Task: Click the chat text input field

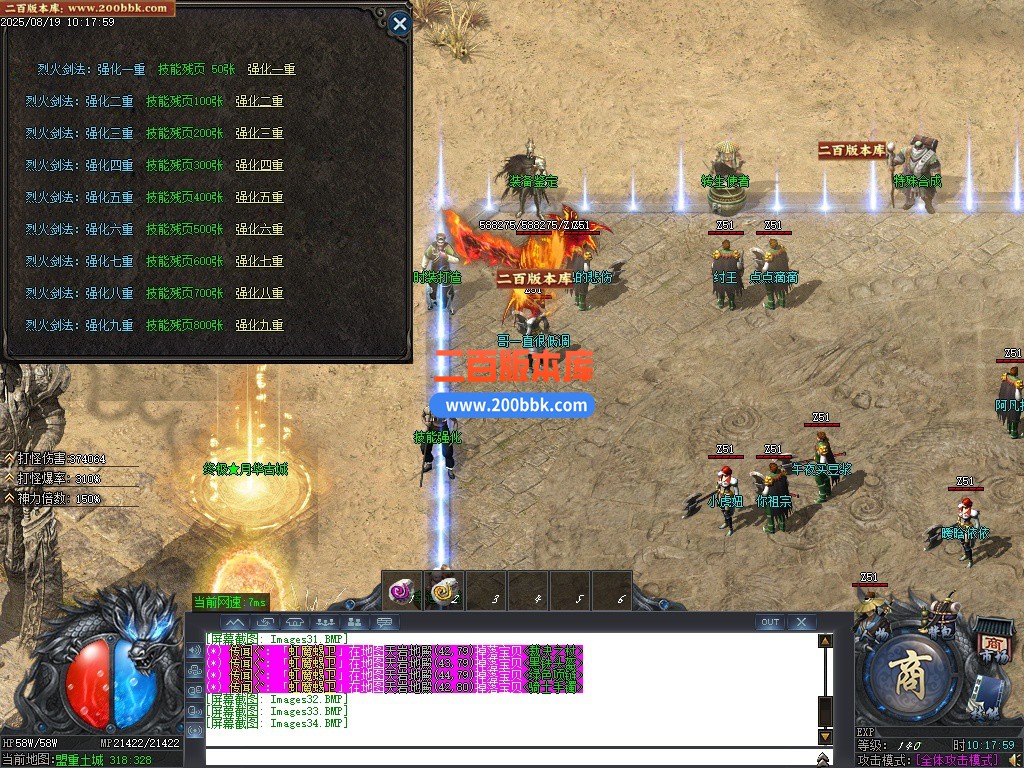Action: click(x=510, y=757)
